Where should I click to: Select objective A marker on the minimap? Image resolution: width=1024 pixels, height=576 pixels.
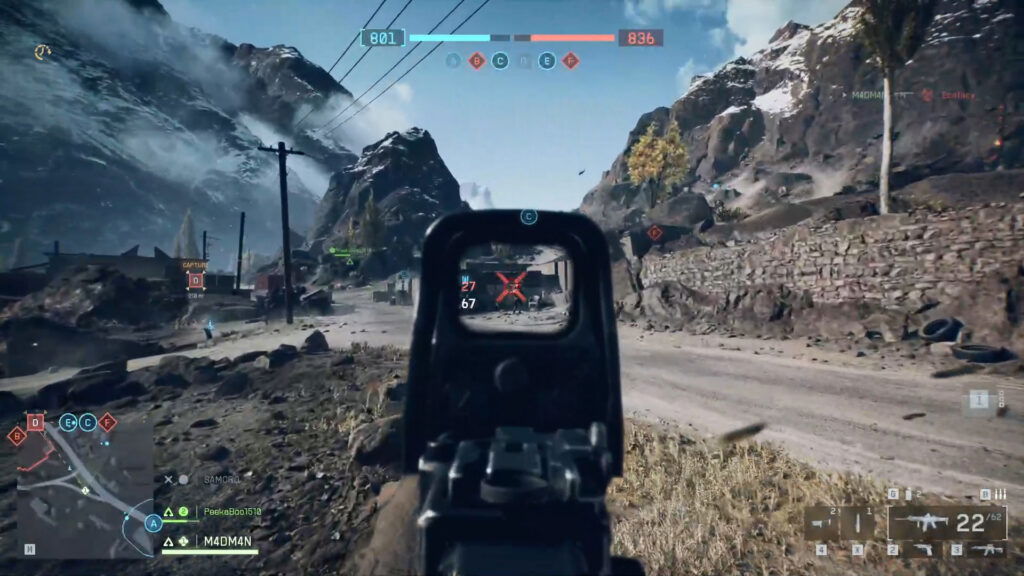click(153, 522)
